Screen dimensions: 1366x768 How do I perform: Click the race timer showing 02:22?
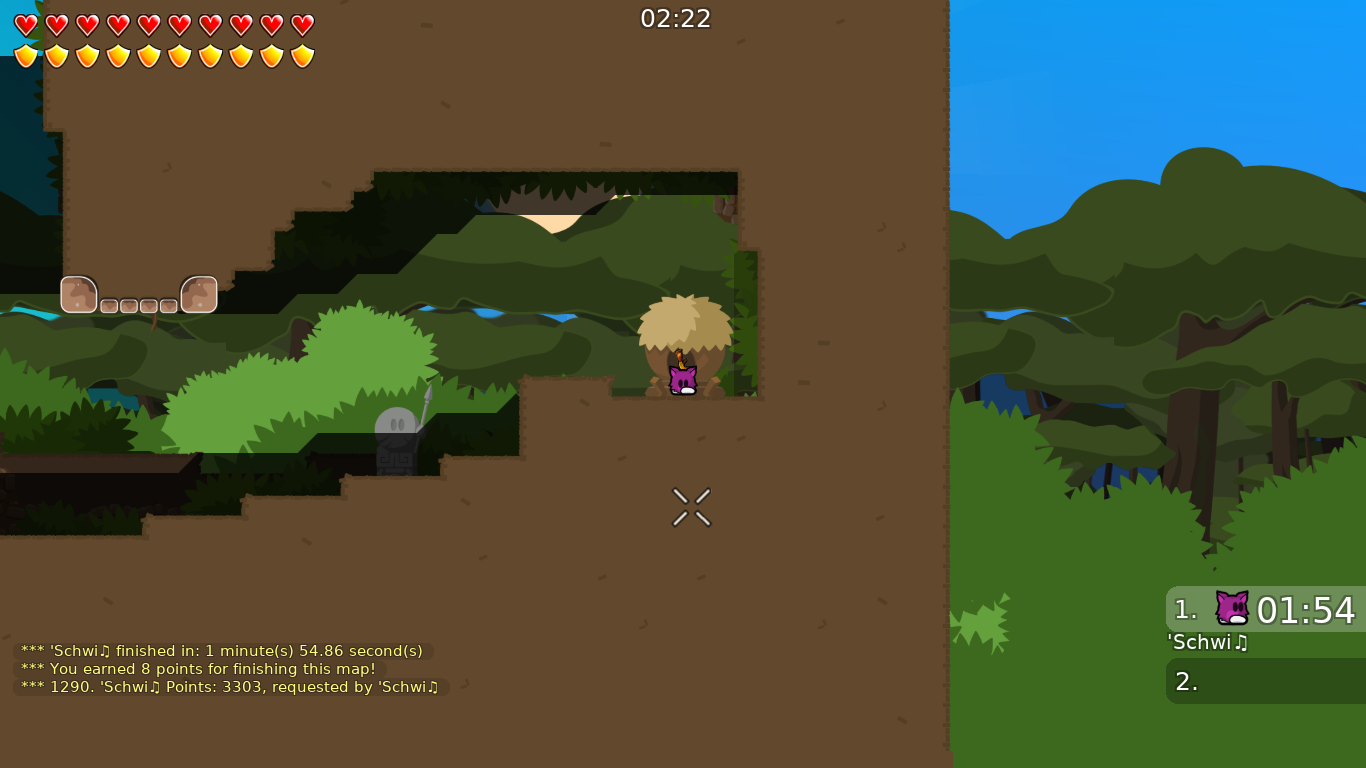click(x=676, y=17)
